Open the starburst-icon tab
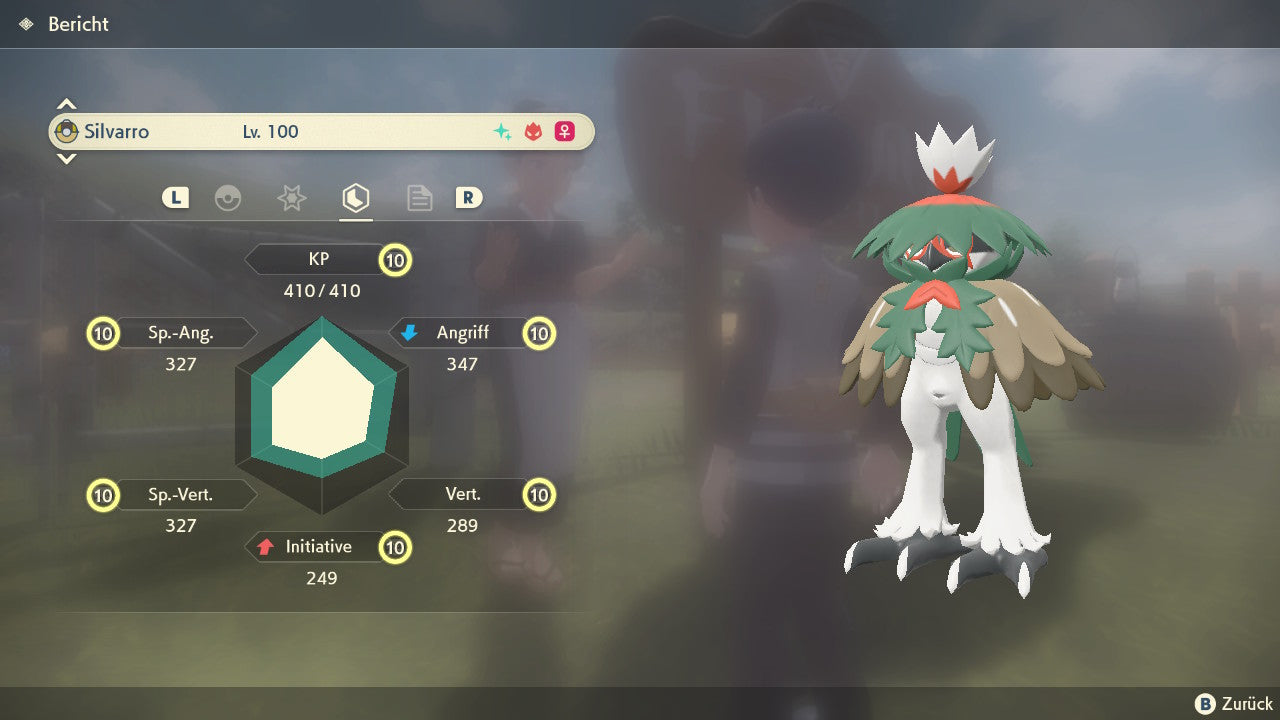This screenshot has height=720, width=1280. (x=291, y=198)
